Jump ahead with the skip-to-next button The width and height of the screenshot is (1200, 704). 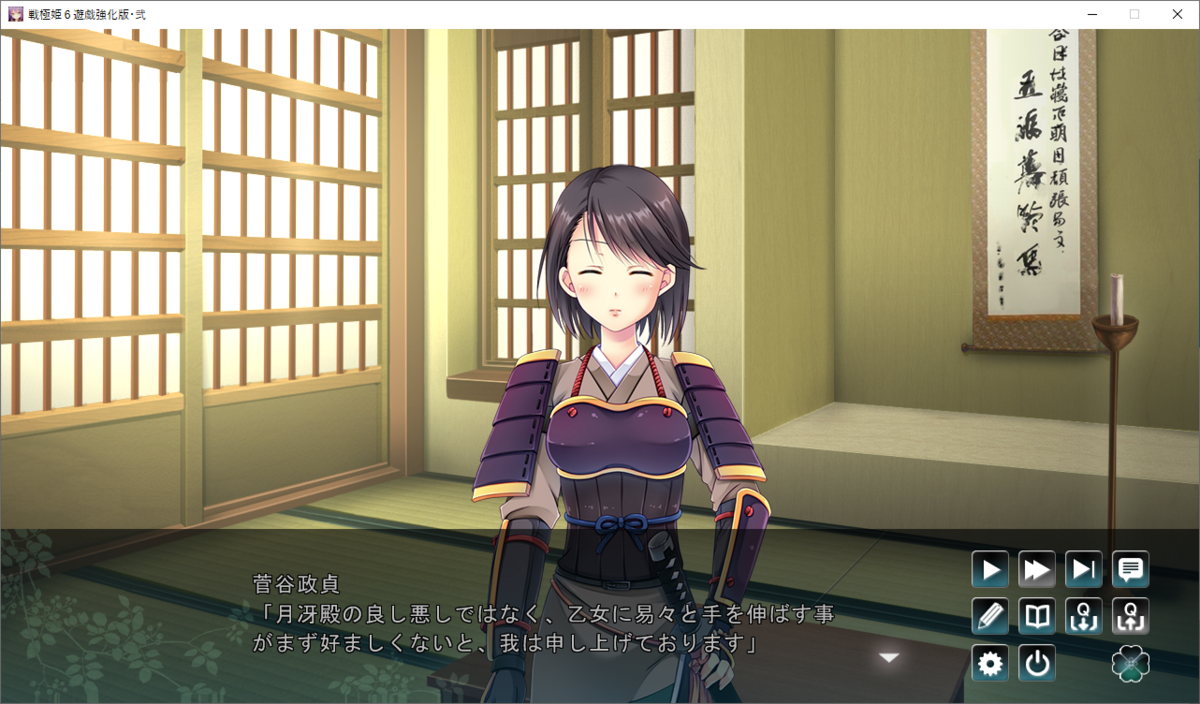[1084, 570]
